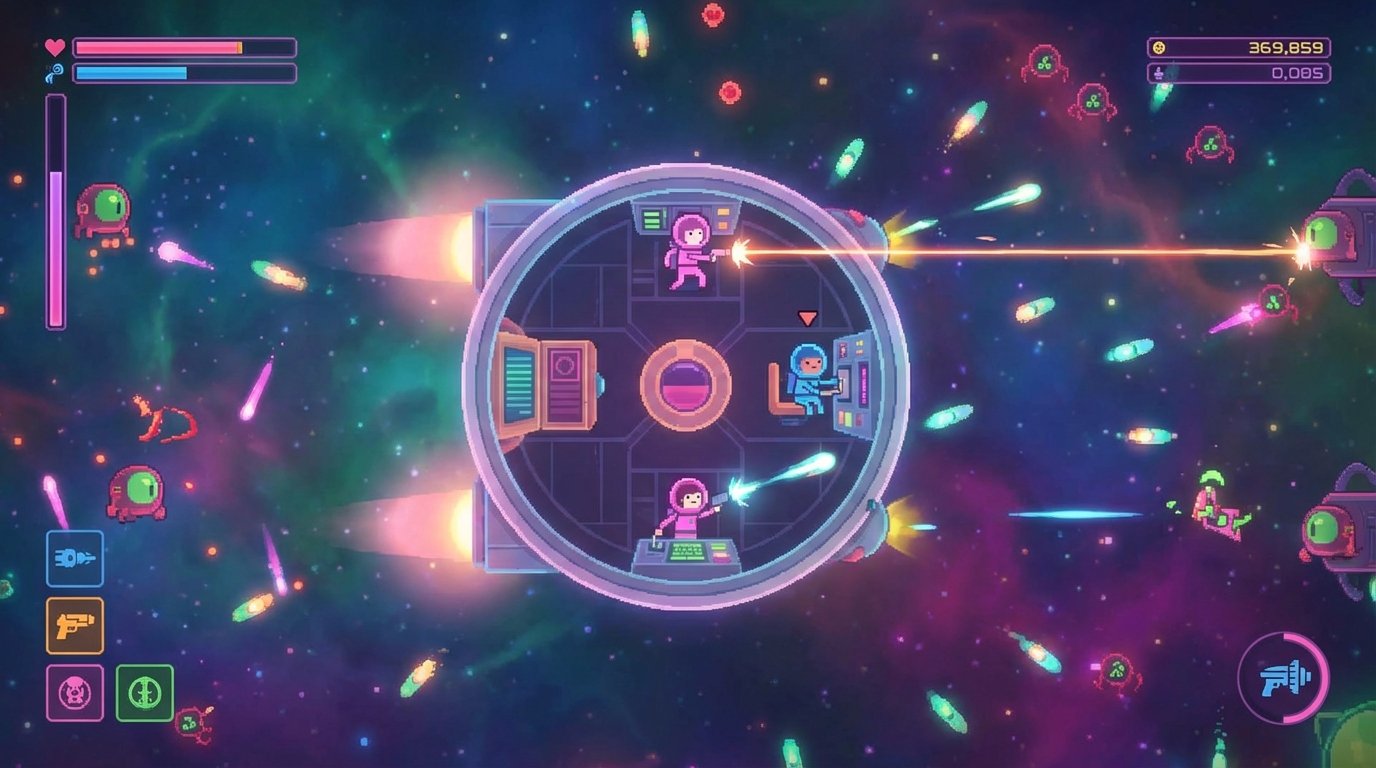Toggle the blue thruster boost ability
1376x768 pixels.
(74, 559)
